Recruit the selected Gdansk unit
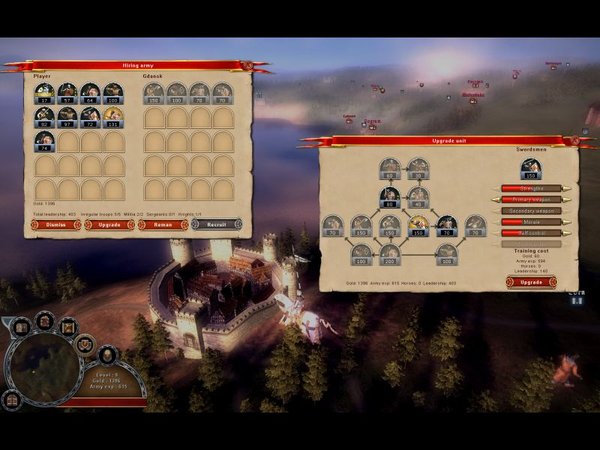 click(x=215, y=224)
